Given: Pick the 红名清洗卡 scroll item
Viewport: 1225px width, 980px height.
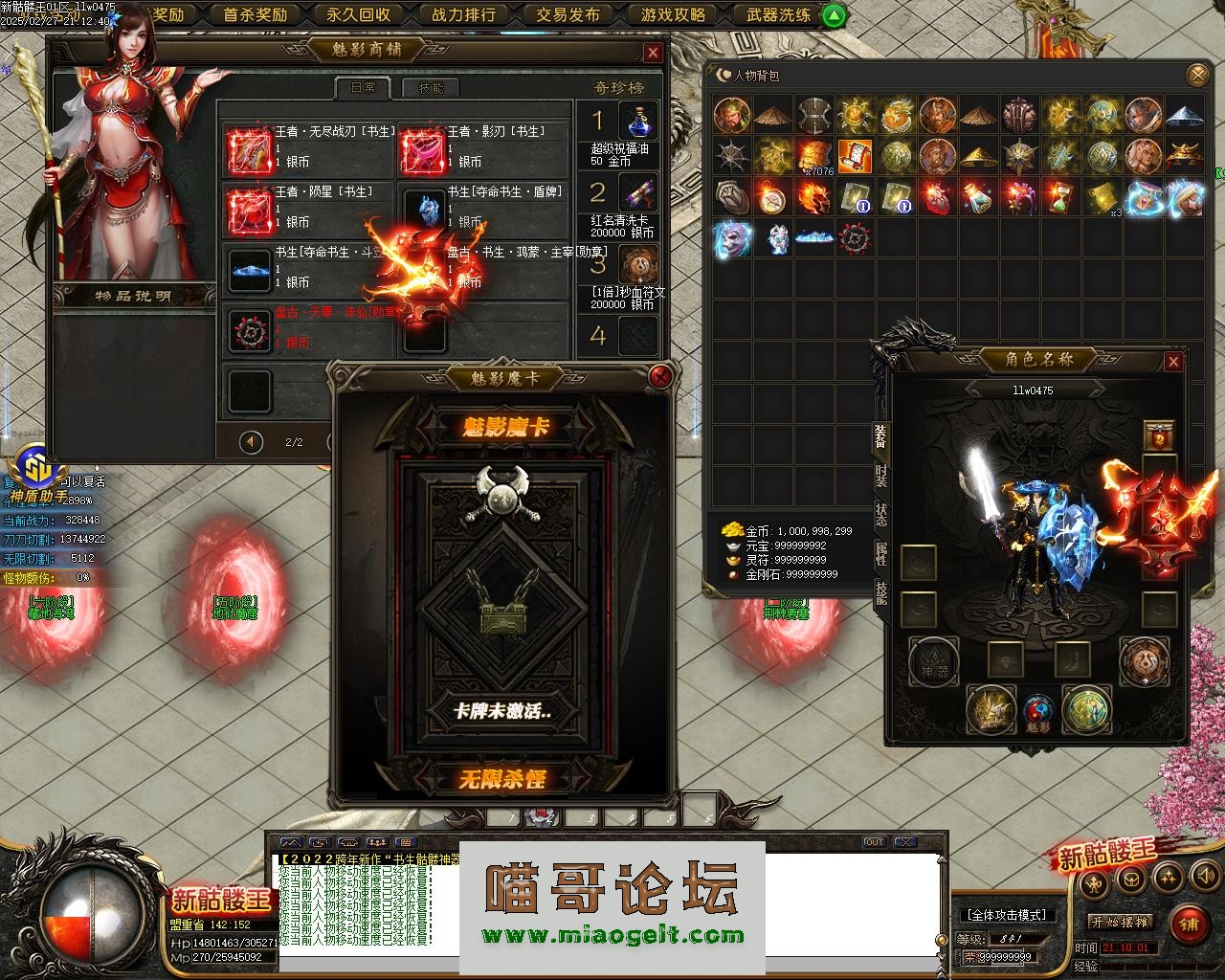Looking at the screenshot, I should tap(637, 192).
